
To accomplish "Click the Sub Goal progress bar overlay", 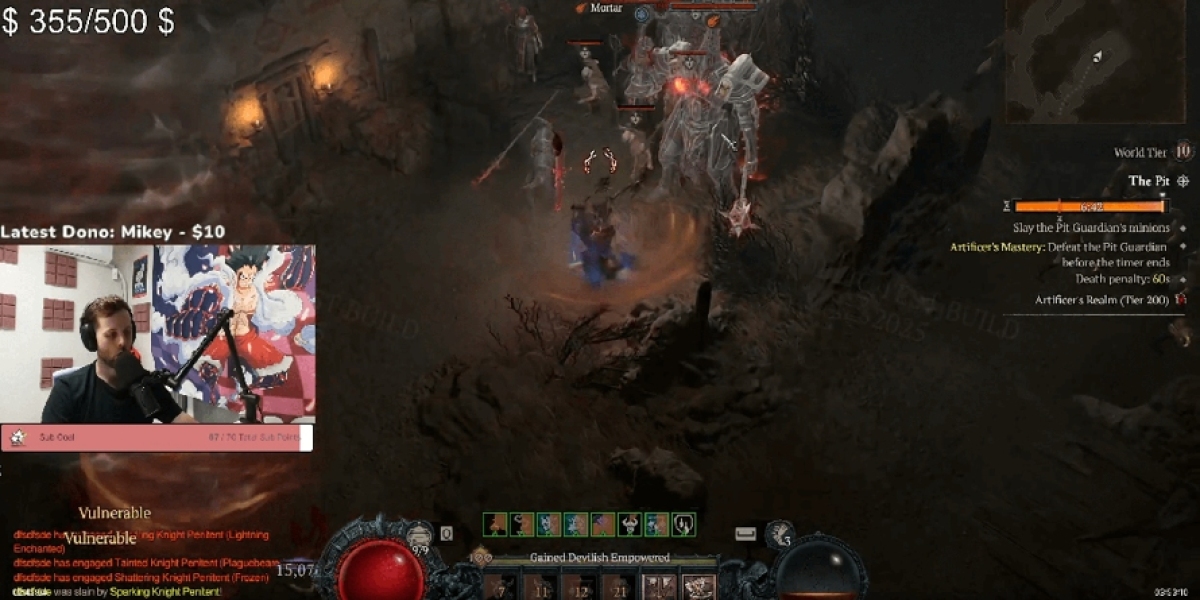I will coord(157,437).
